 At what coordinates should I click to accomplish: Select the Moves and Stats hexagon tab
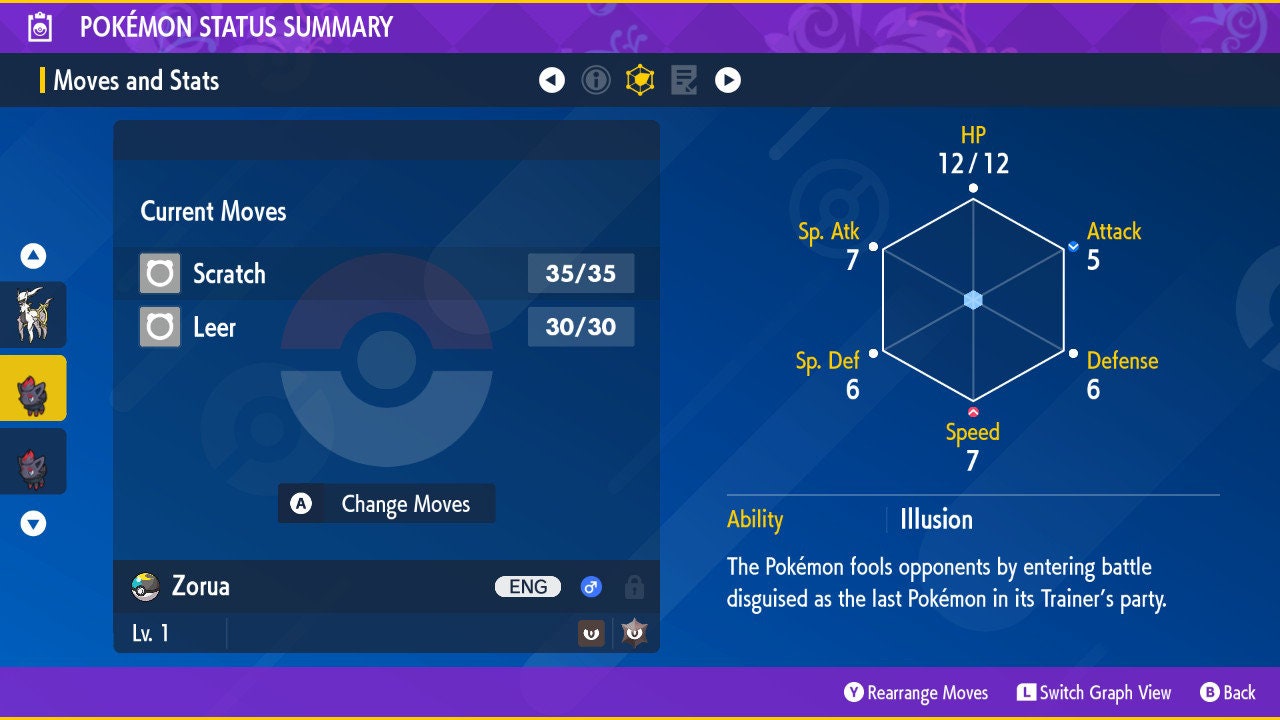(x=640, y=80)
